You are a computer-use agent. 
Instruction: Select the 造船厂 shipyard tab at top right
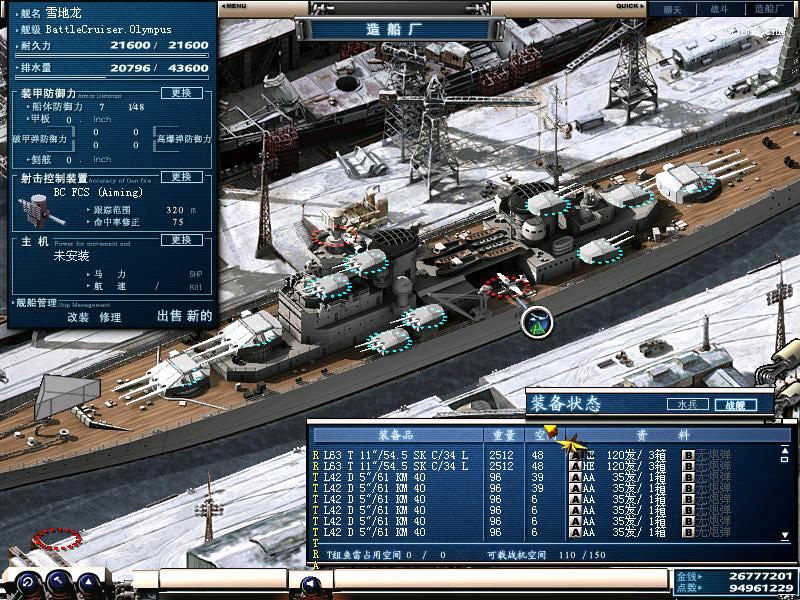click(x=768, y=8)
